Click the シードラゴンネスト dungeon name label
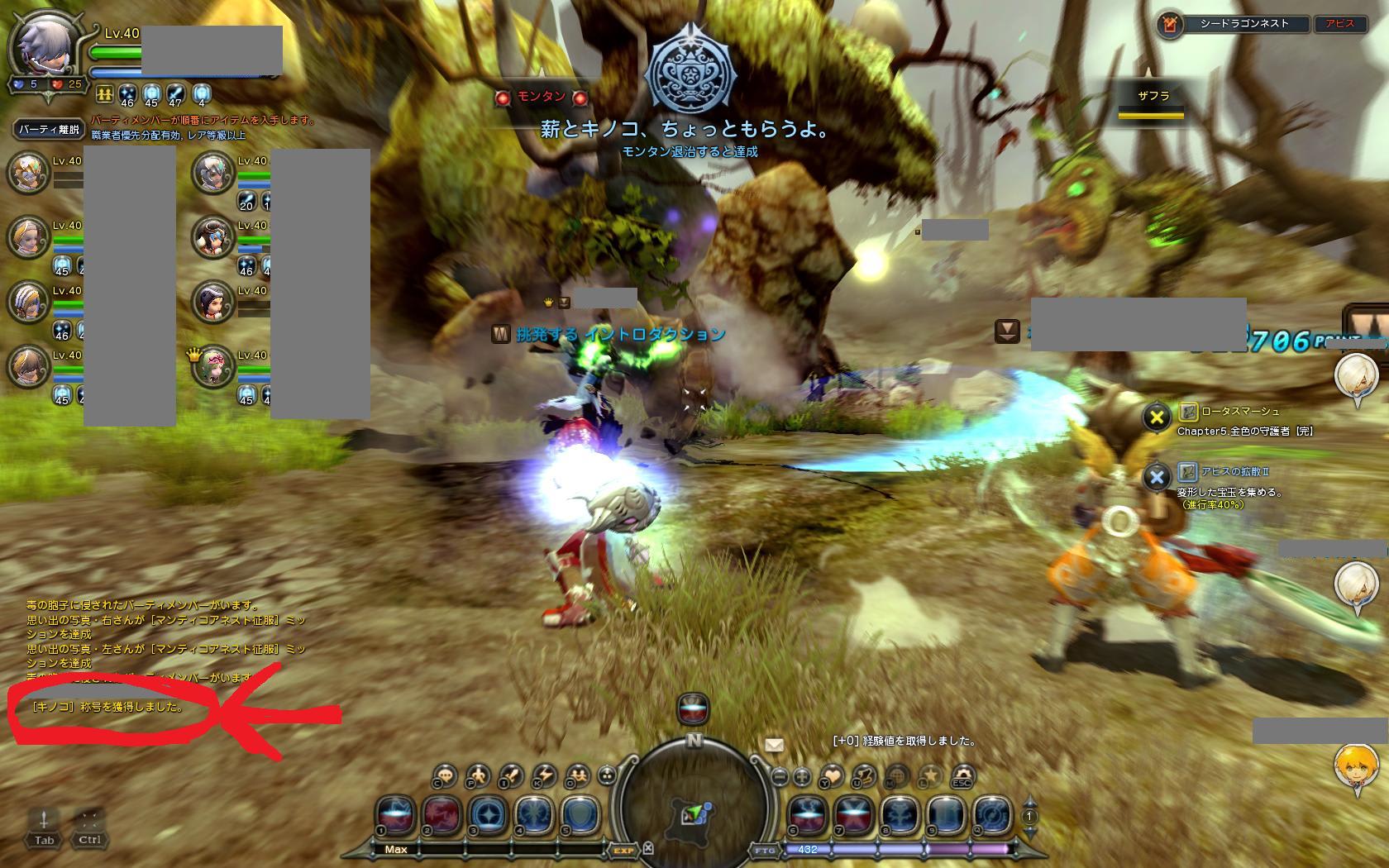 1244,24
